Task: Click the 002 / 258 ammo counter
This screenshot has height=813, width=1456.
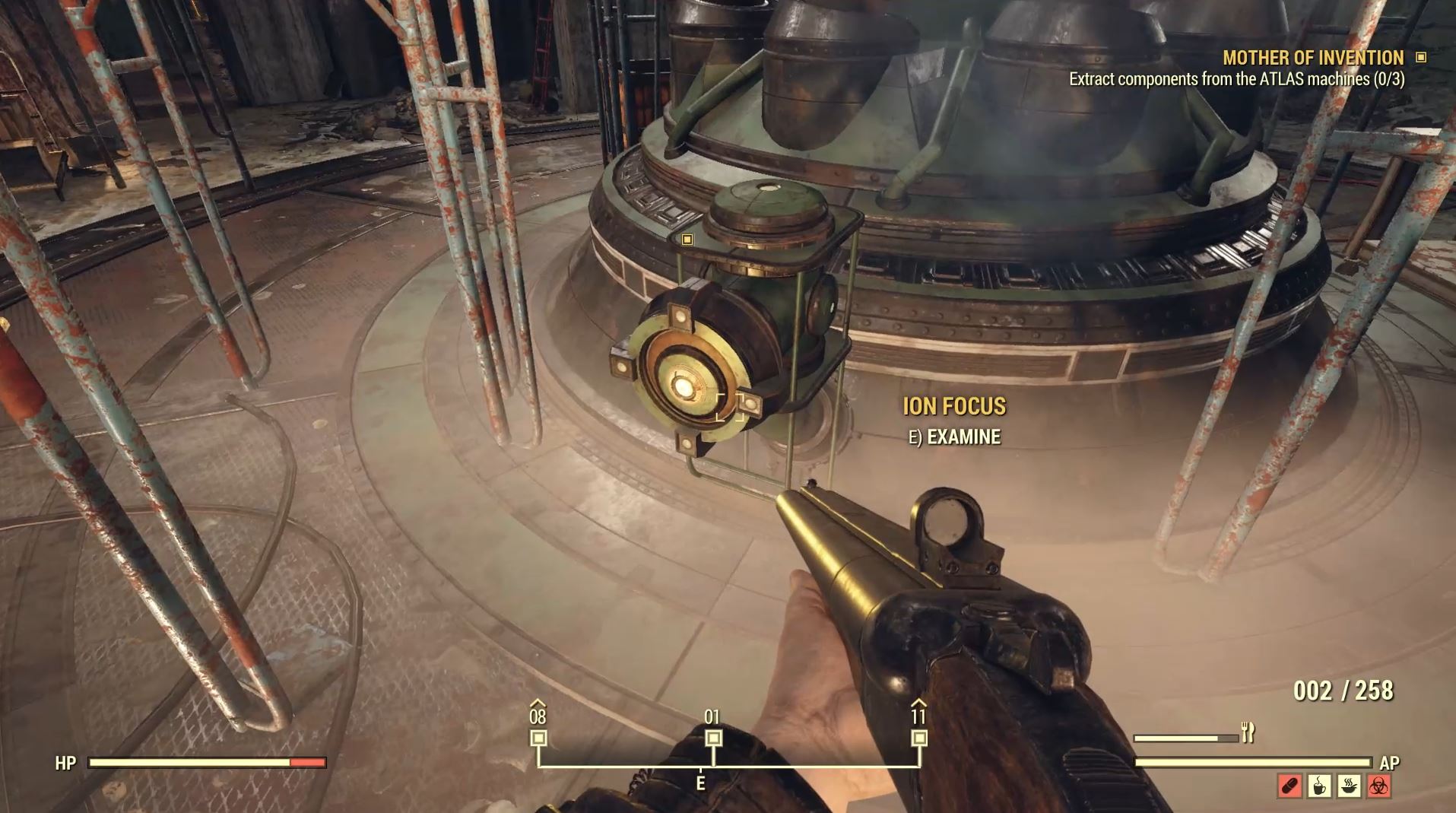Action: coord(1343,691)
